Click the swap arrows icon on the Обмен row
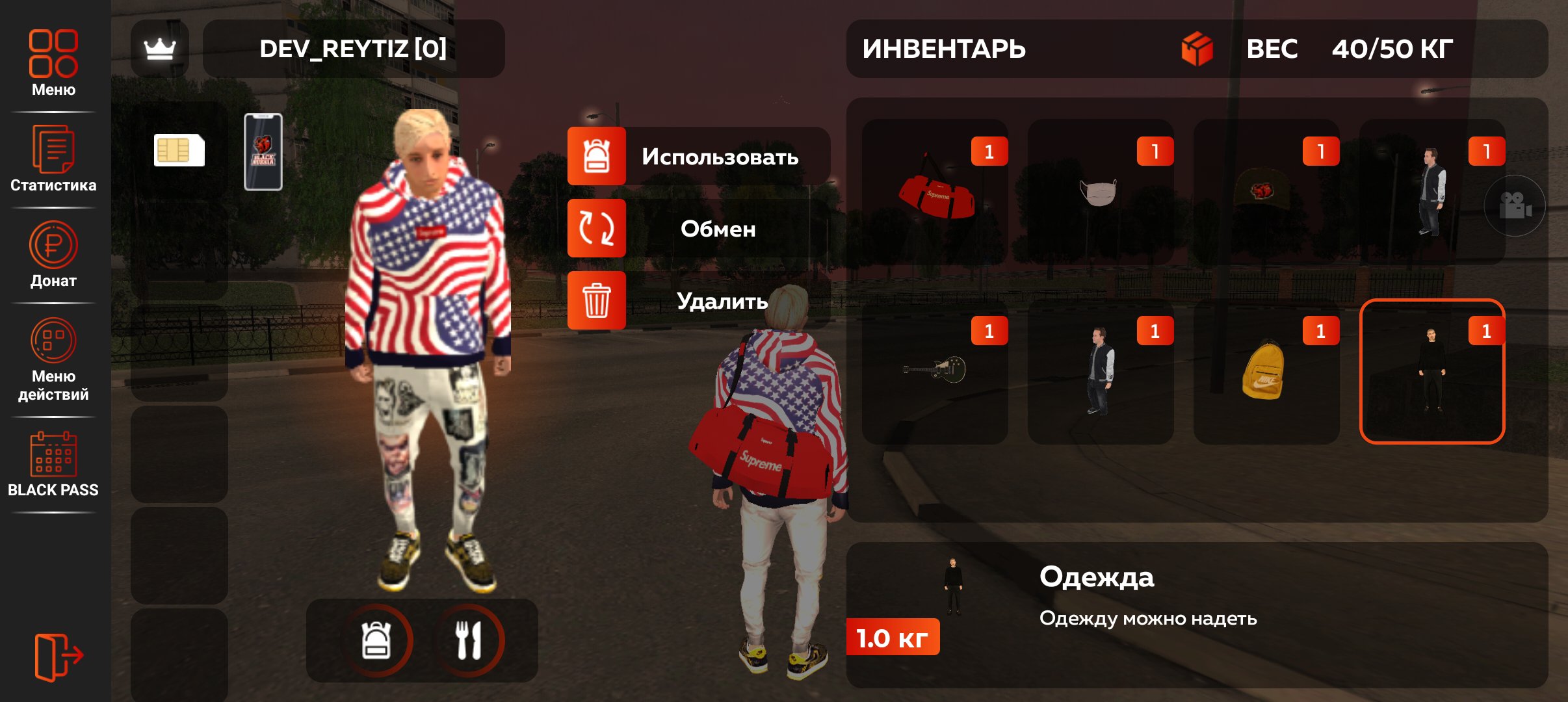The image size is (1568, 702). [x=595, y=228]
